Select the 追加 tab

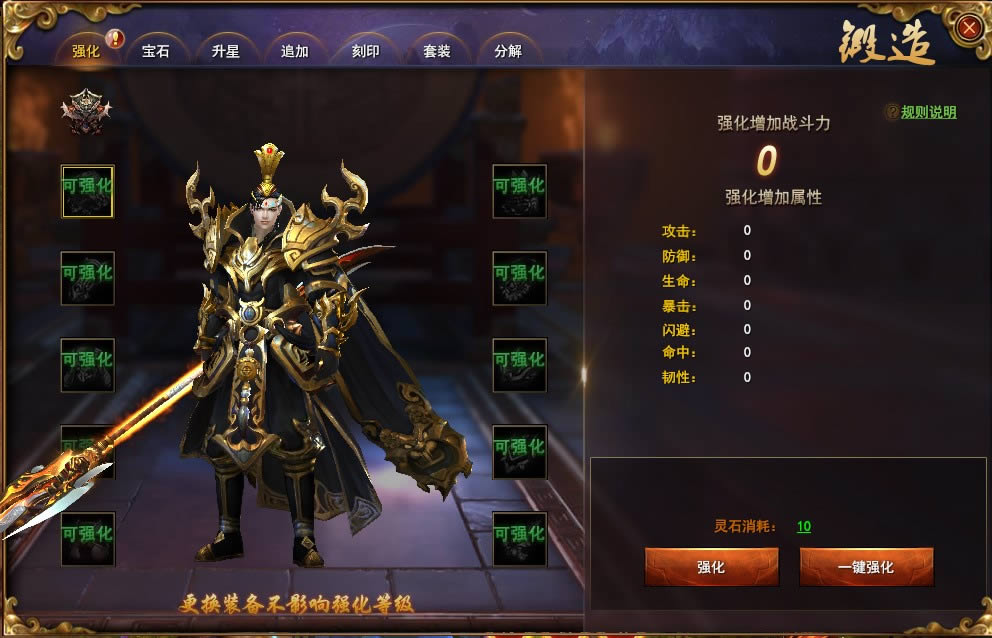295,51
